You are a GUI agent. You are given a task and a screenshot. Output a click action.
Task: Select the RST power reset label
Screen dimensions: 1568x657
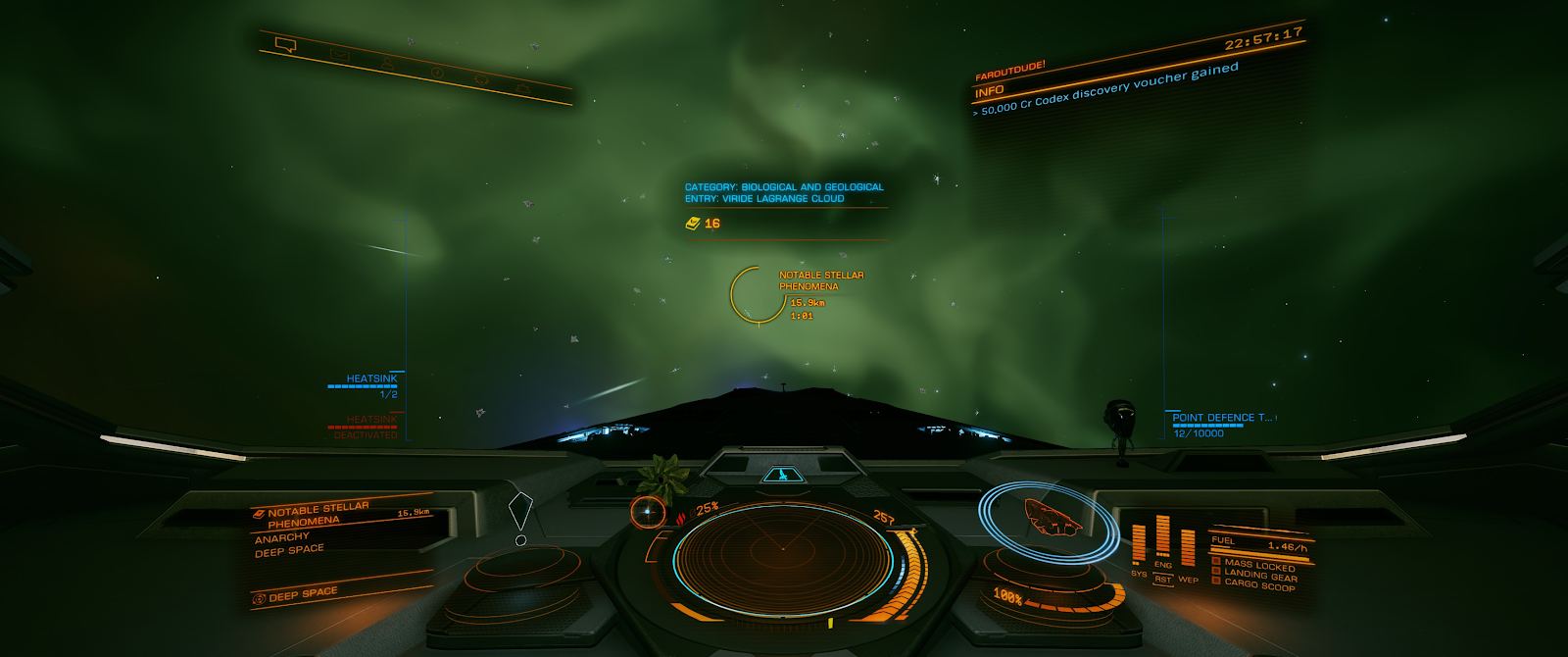click(1162, 580)
